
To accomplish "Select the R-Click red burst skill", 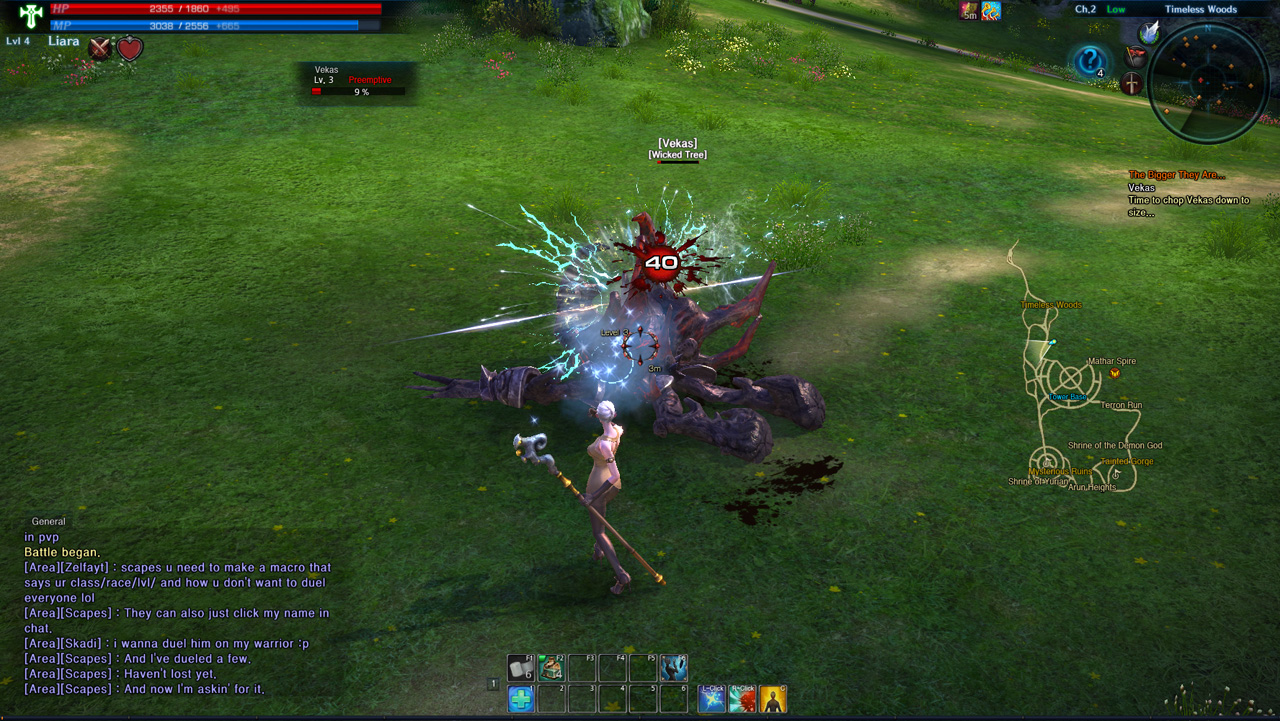I will coord(742,698).
